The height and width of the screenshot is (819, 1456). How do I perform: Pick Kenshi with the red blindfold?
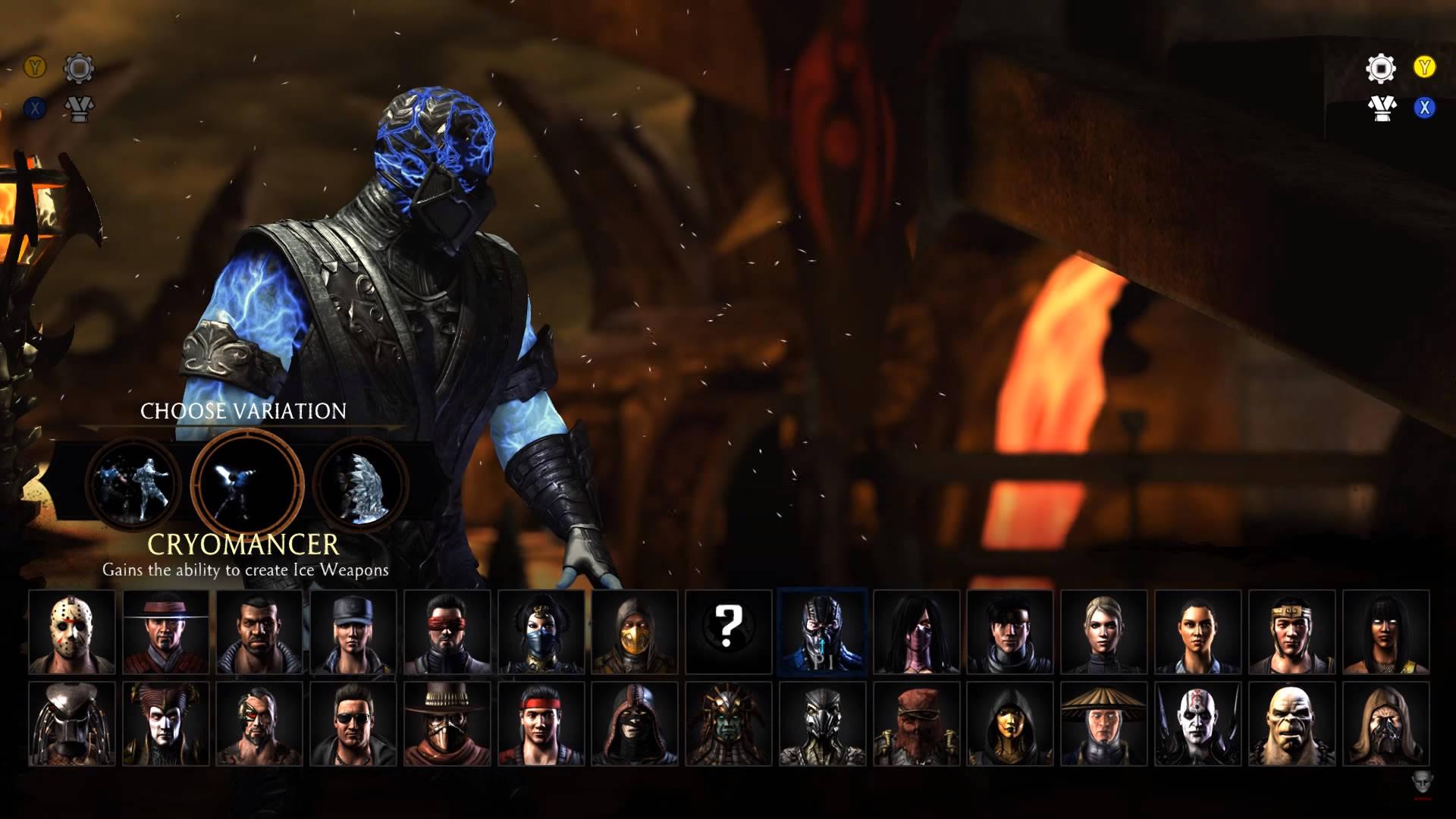pyautogui.click(x=447, y=632)
